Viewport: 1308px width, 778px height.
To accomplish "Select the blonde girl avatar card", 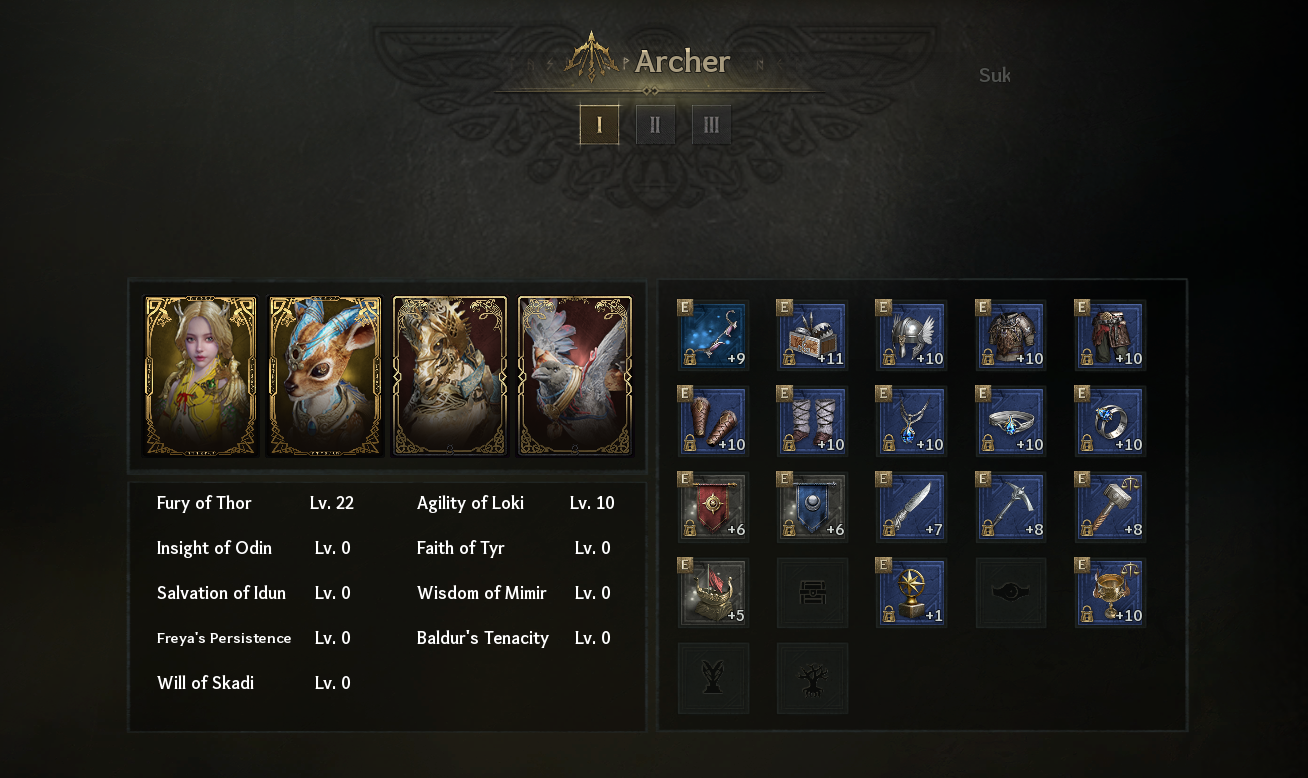I will coord(201,376).
